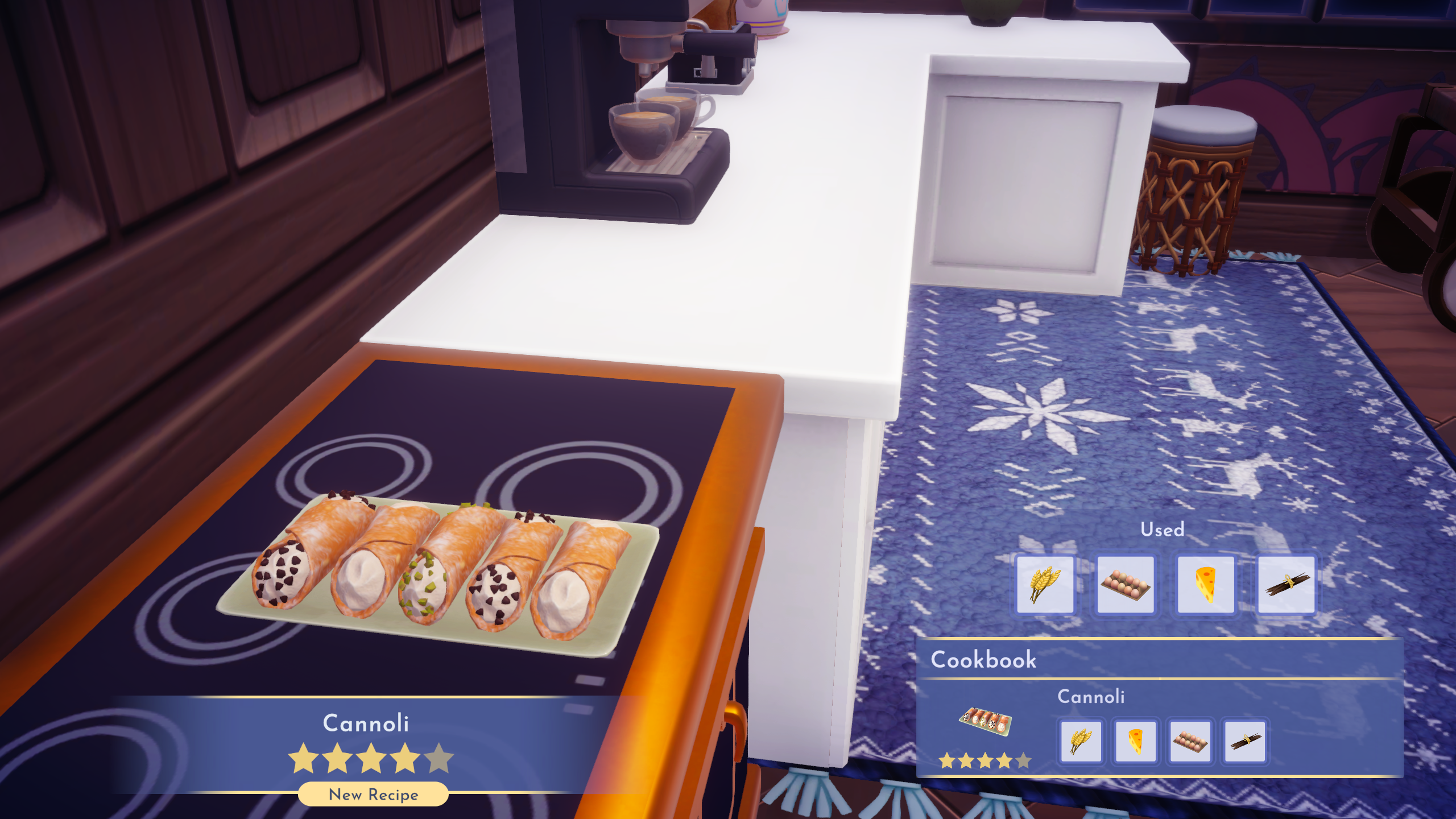
Task: Select the cheese ingredient in Cookbook recipe
Action: pos(1135,741)
